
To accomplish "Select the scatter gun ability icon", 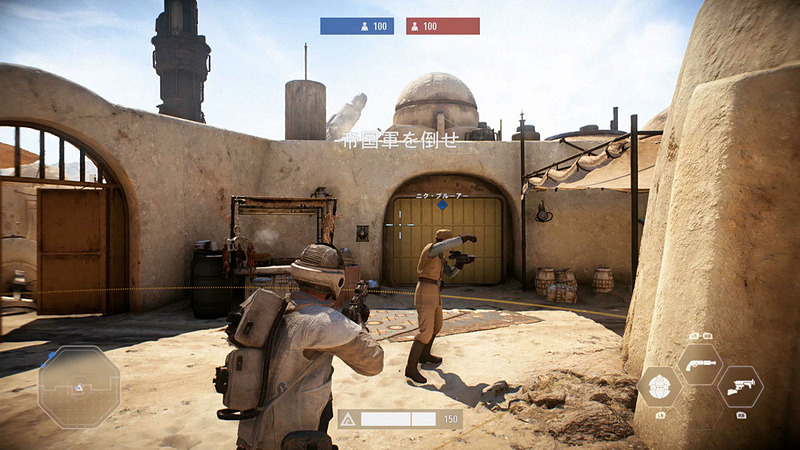I will point(700,364).
